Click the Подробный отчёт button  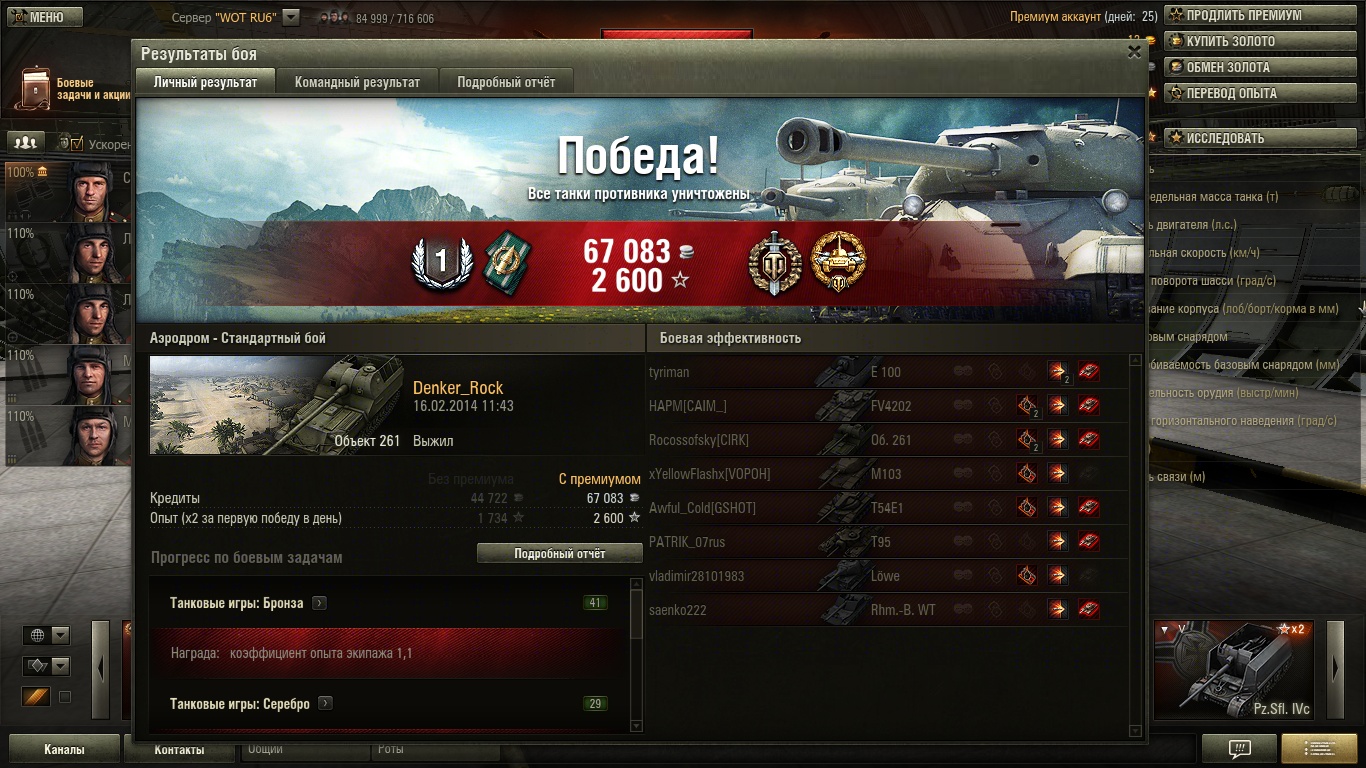point(559,553)
